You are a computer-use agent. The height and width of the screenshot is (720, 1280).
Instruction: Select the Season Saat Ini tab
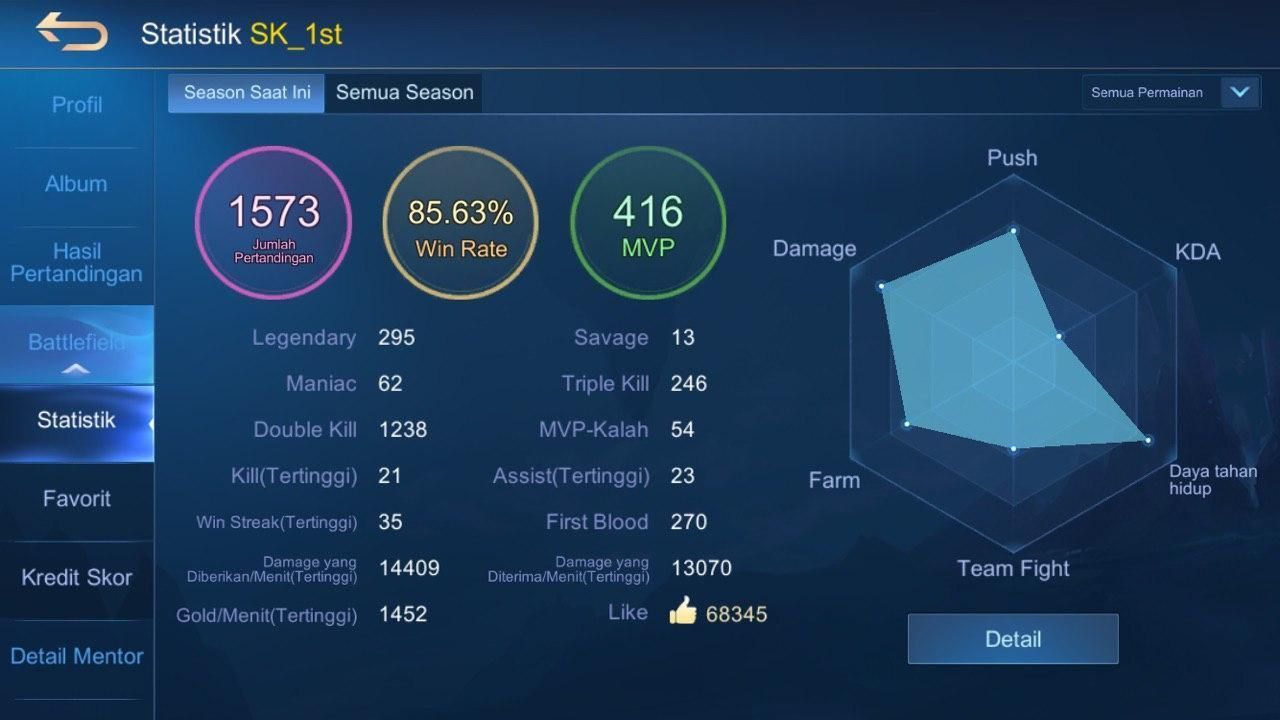(245, 92)
